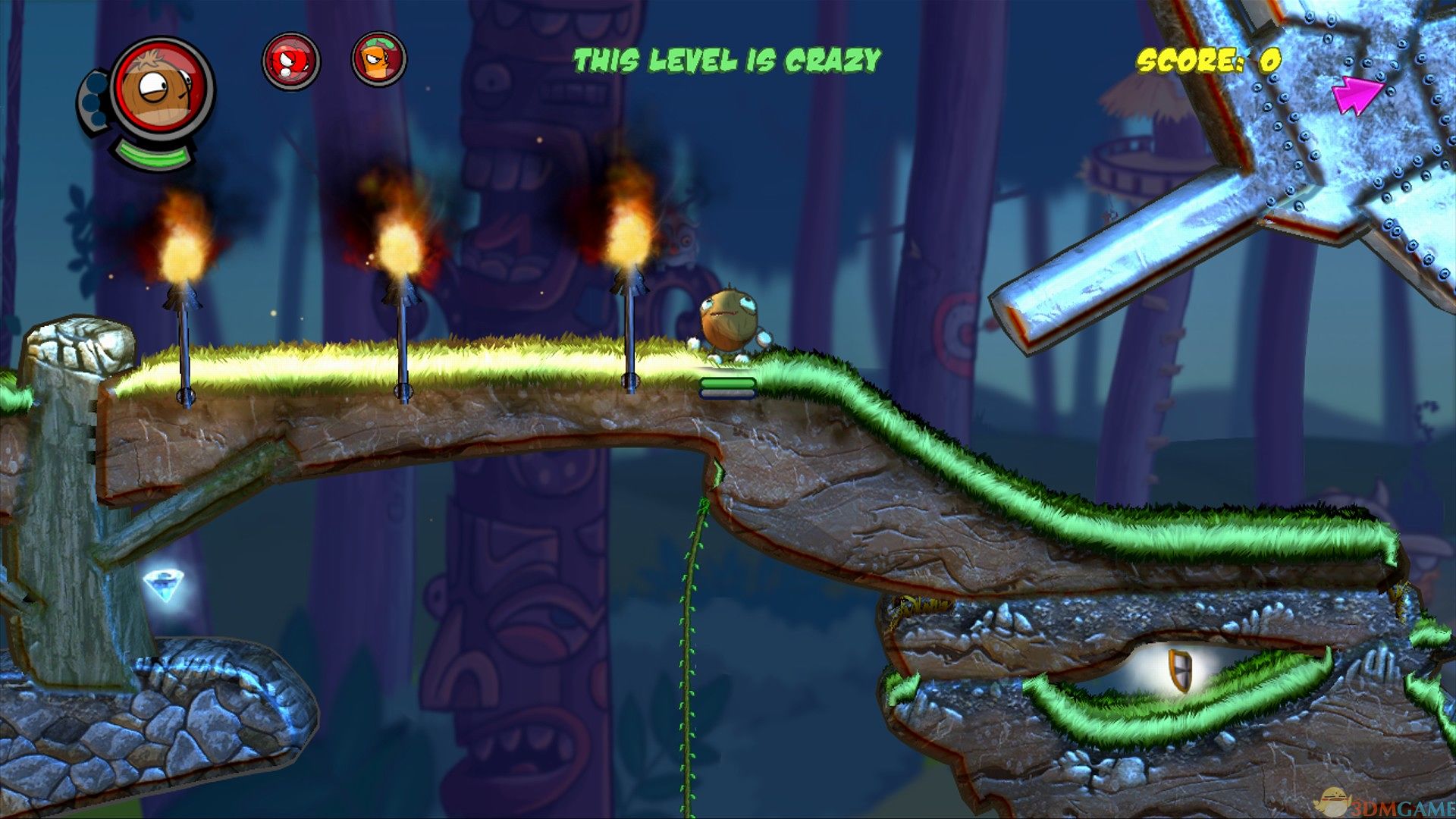Switch to the red tomato character icon
1456x819 pixels.
[290, 61]
